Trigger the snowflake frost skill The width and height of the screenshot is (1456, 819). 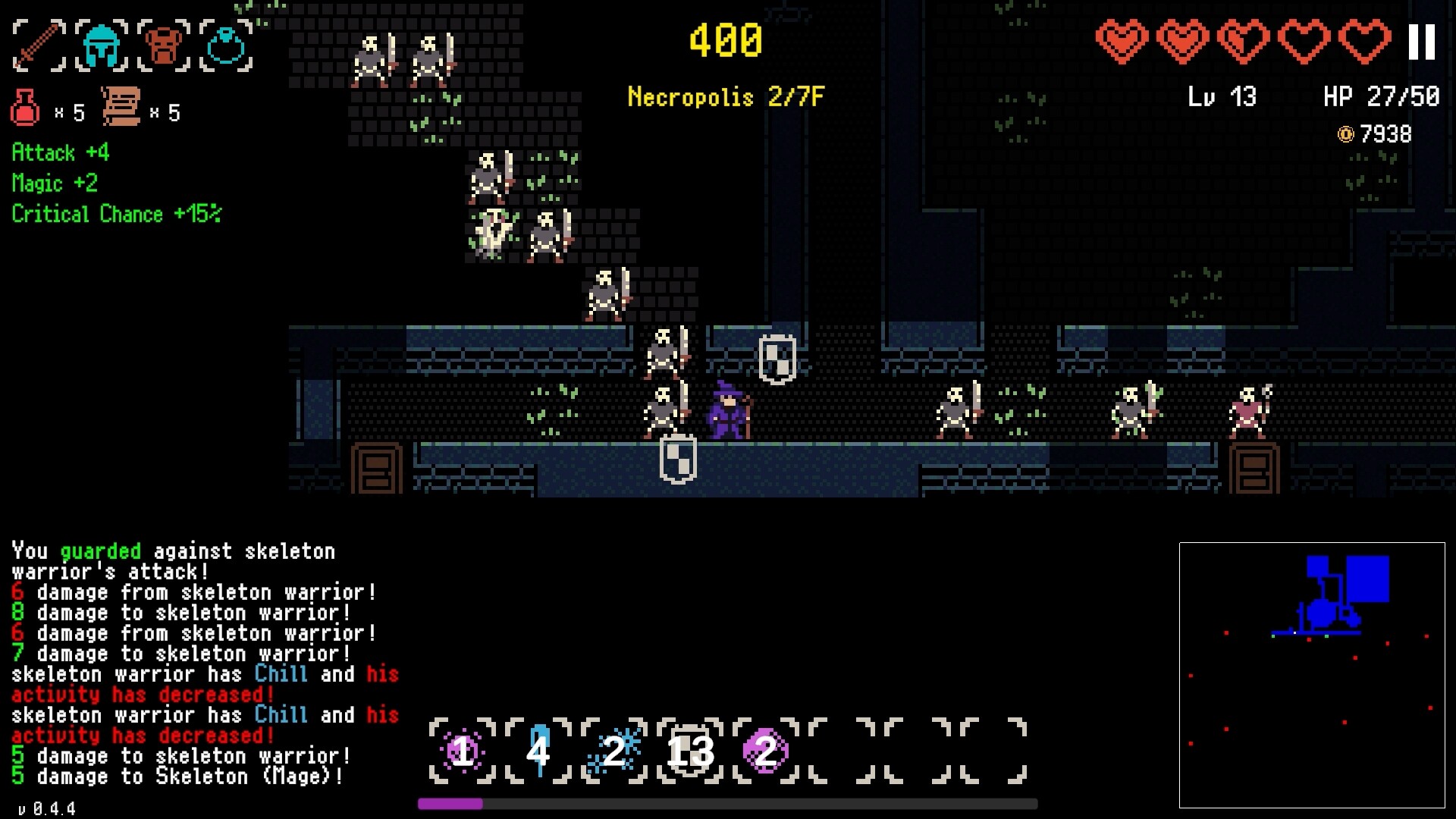pos(613,751)
